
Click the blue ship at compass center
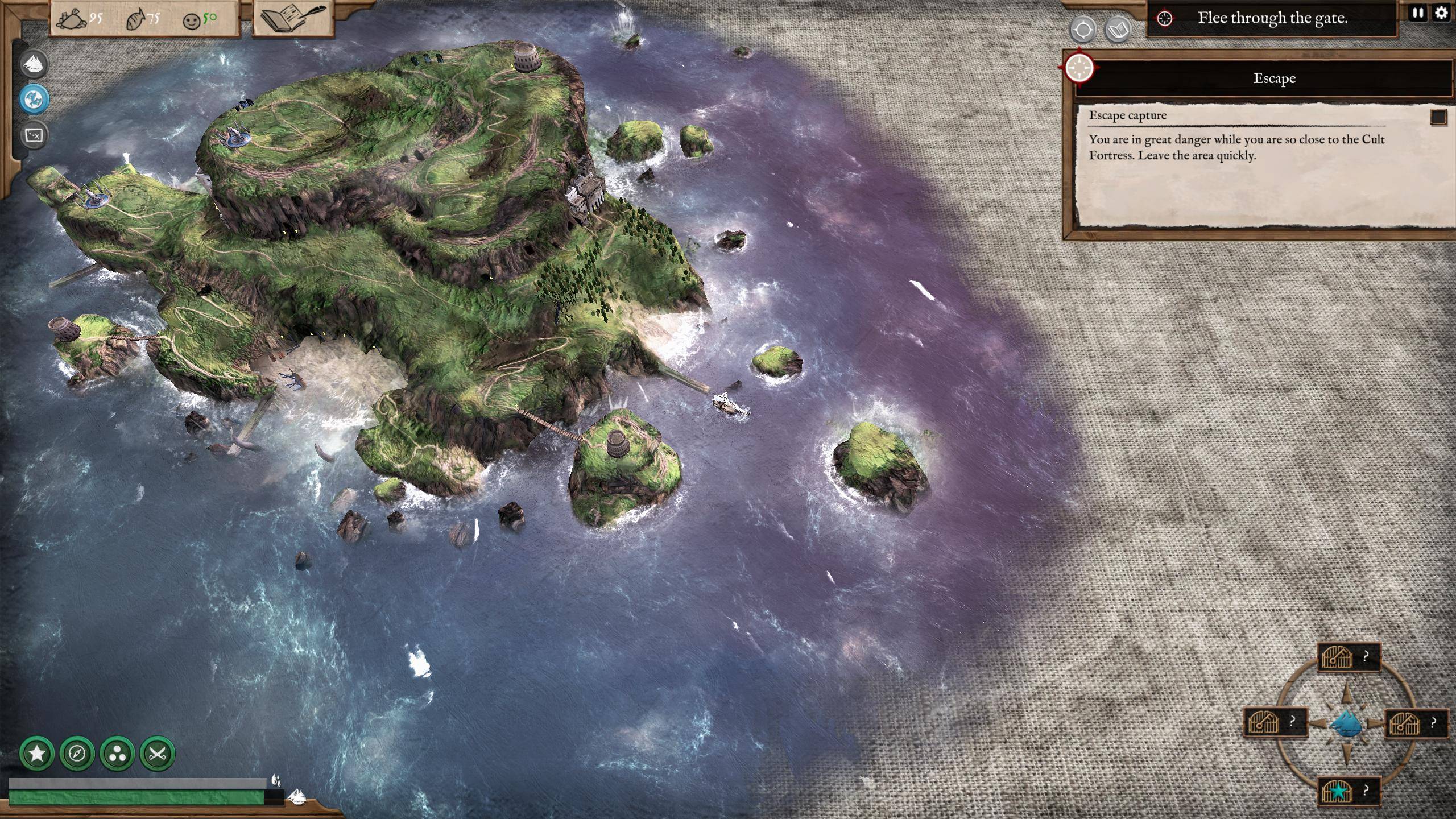tap(1347, 725)
